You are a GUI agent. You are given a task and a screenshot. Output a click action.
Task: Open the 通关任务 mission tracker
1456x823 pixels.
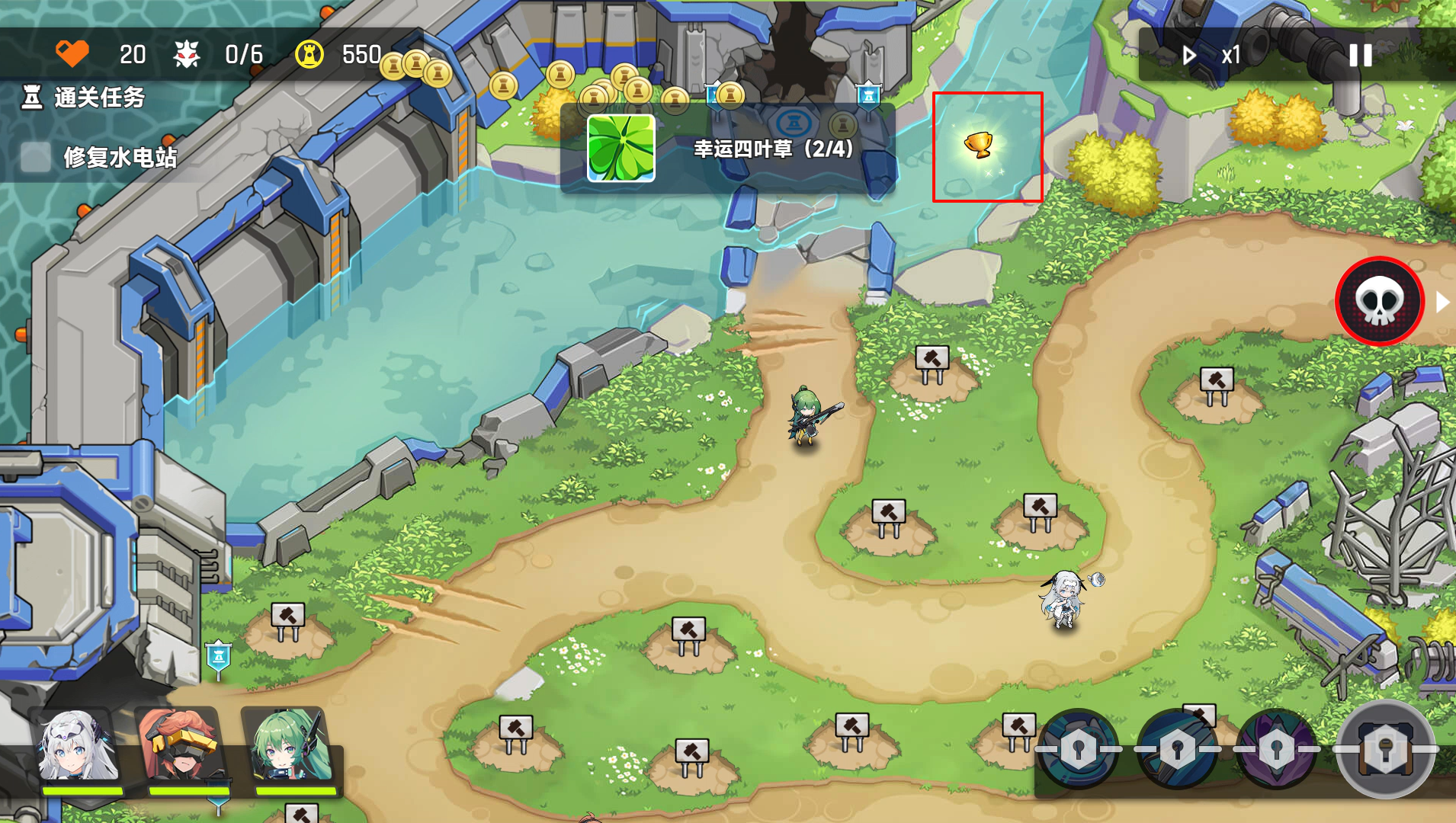[84, 98]
